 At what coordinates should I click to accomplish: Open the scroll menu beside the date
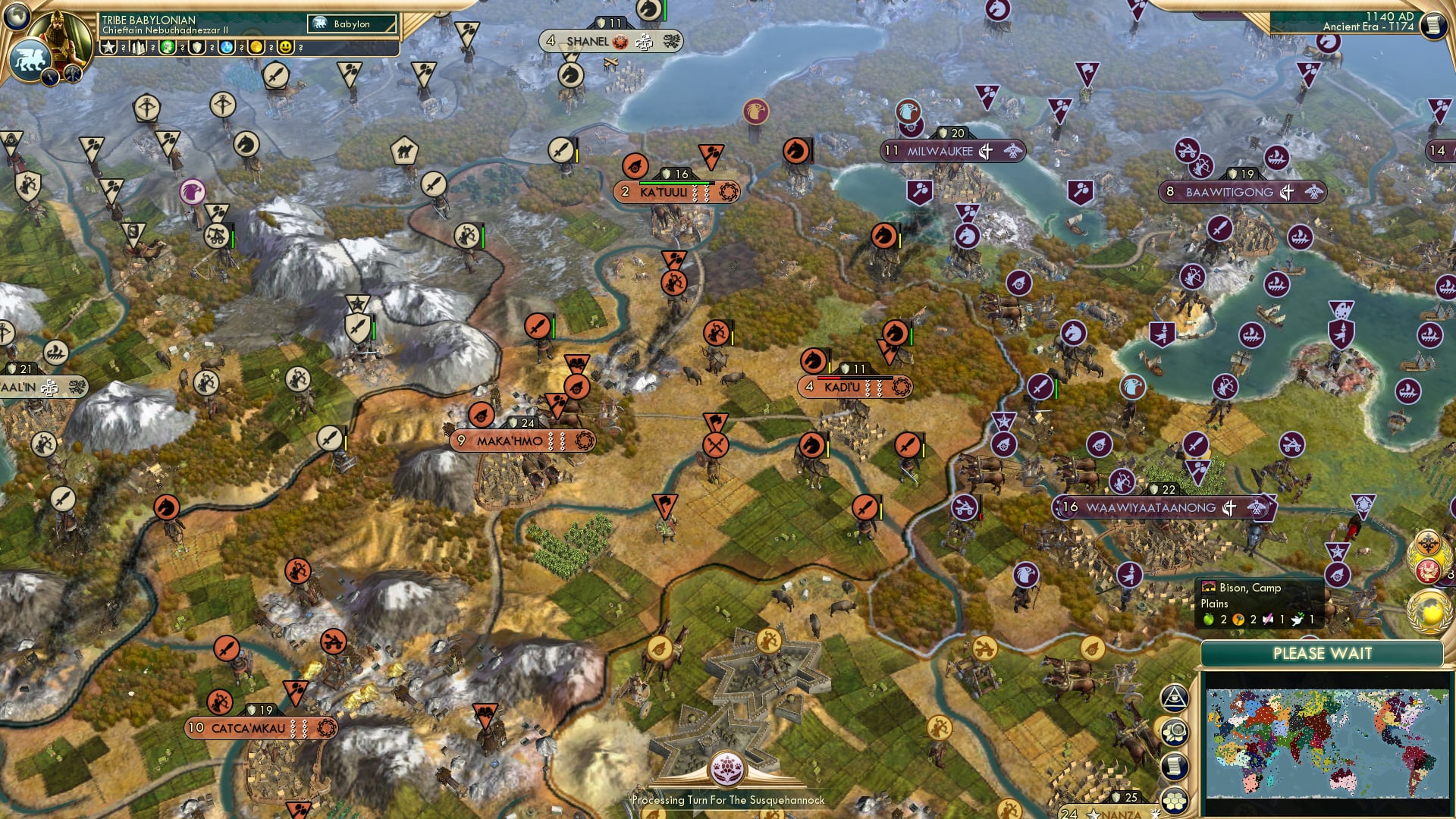tap(1432, 25)
